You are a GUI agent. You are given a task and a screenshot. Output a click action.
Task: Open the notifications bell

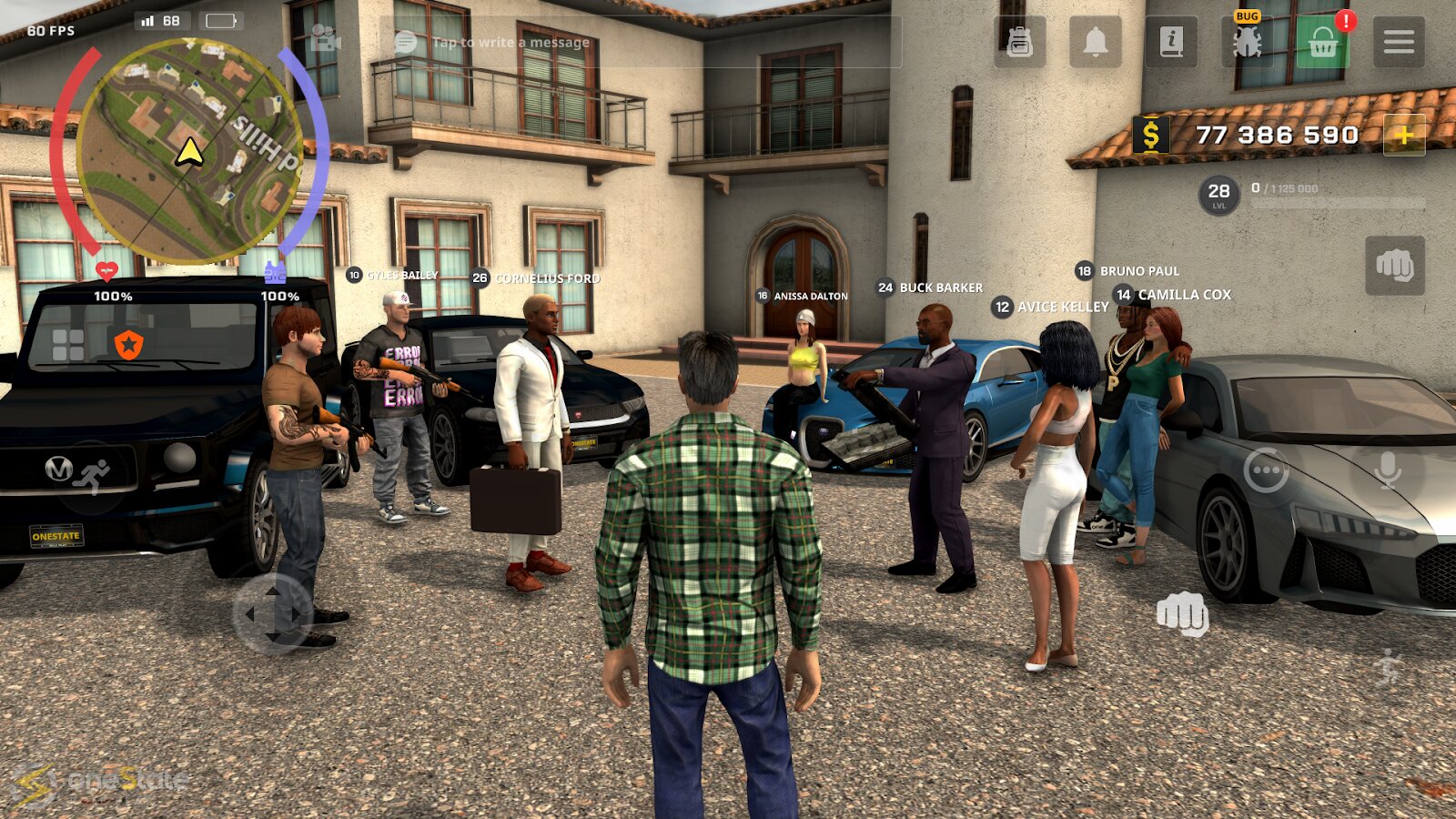pos(1096,42)
